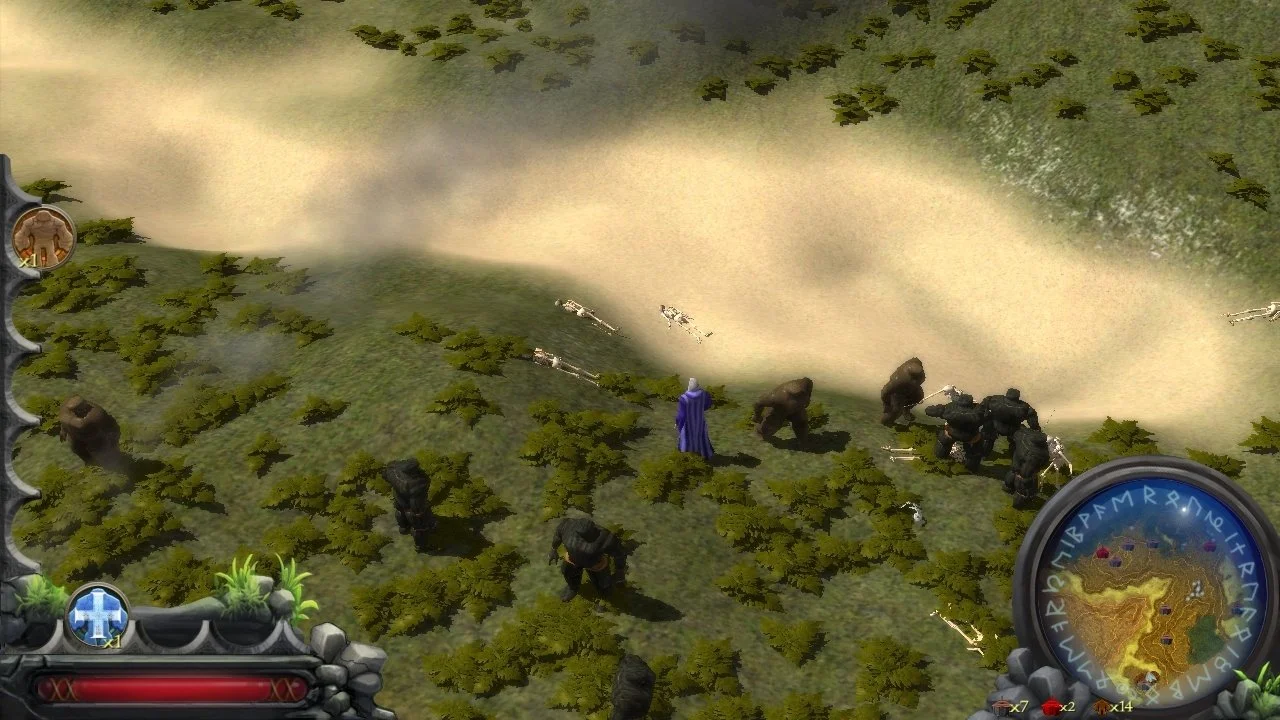Click the x1 counter on the golem portrait

tap(30, 263)
